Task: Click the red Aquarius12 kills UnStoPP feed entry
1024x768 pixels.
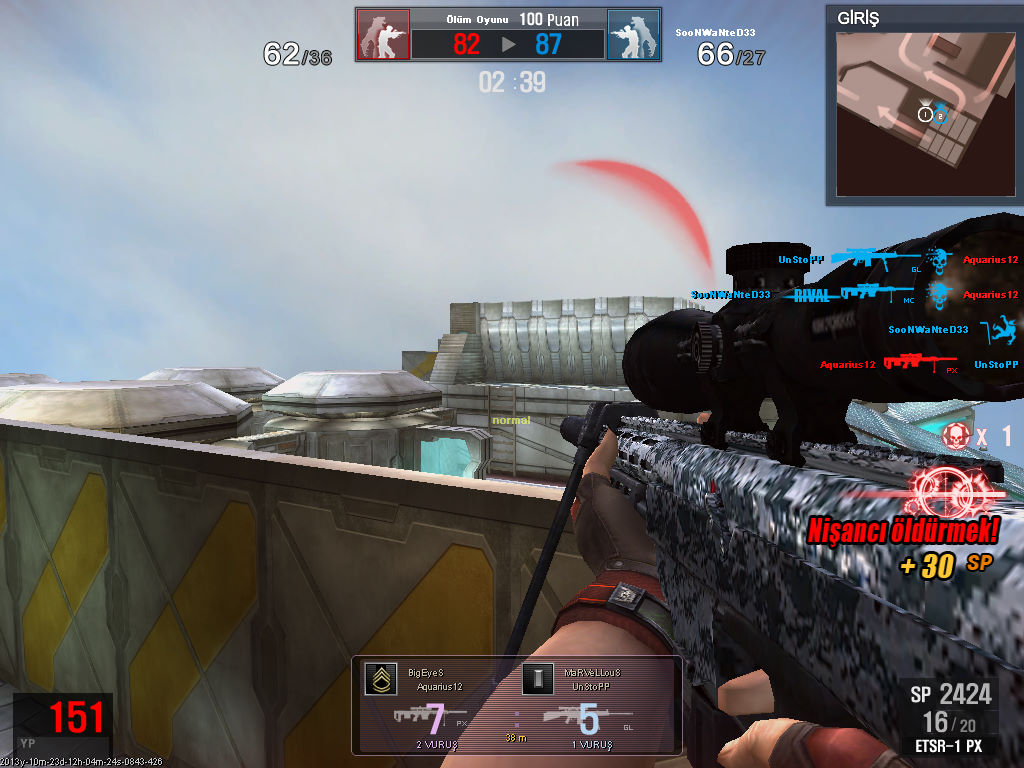Action: [918, 364]
